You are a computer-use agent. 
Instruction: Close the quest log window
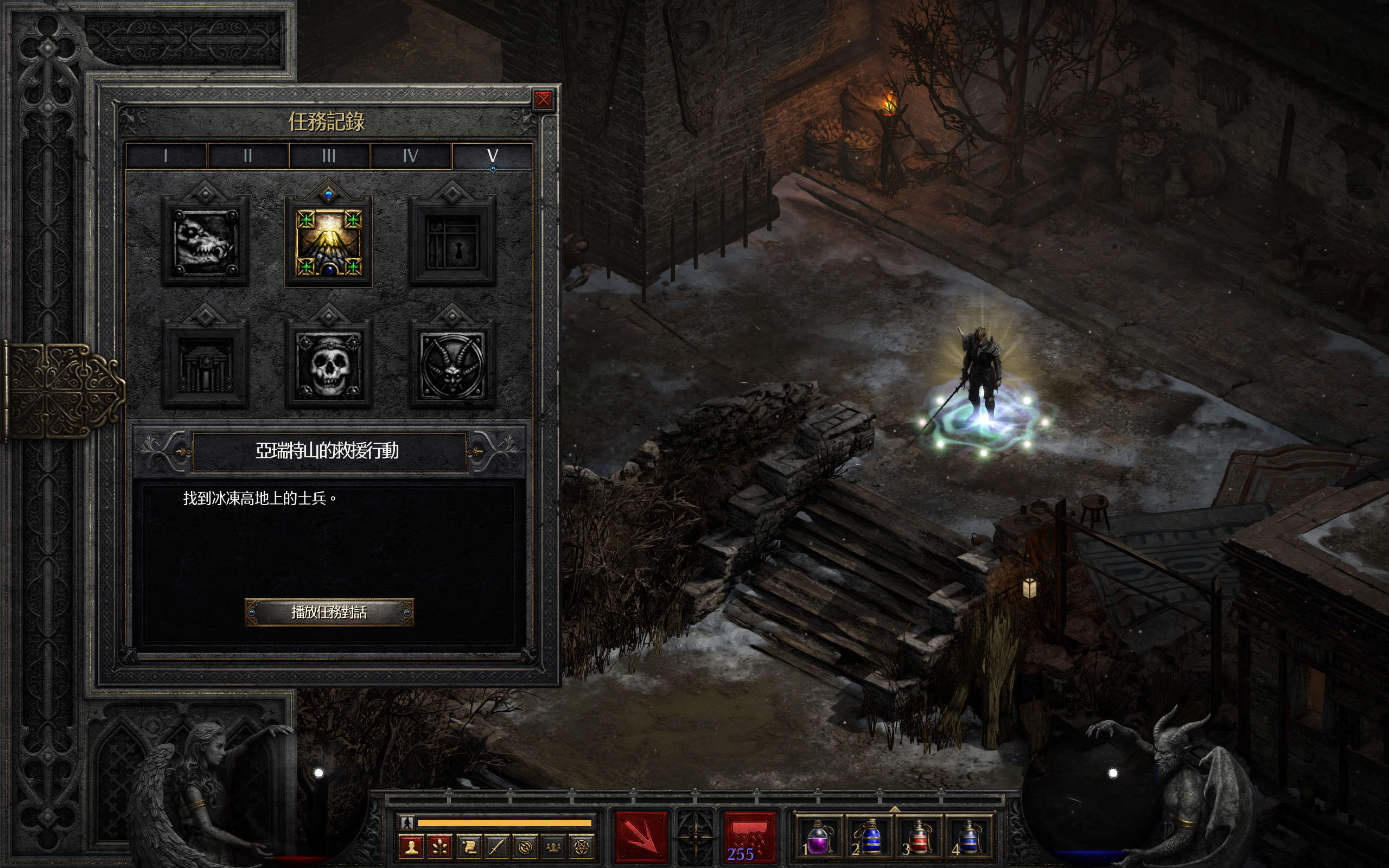(x=543, y=100)
